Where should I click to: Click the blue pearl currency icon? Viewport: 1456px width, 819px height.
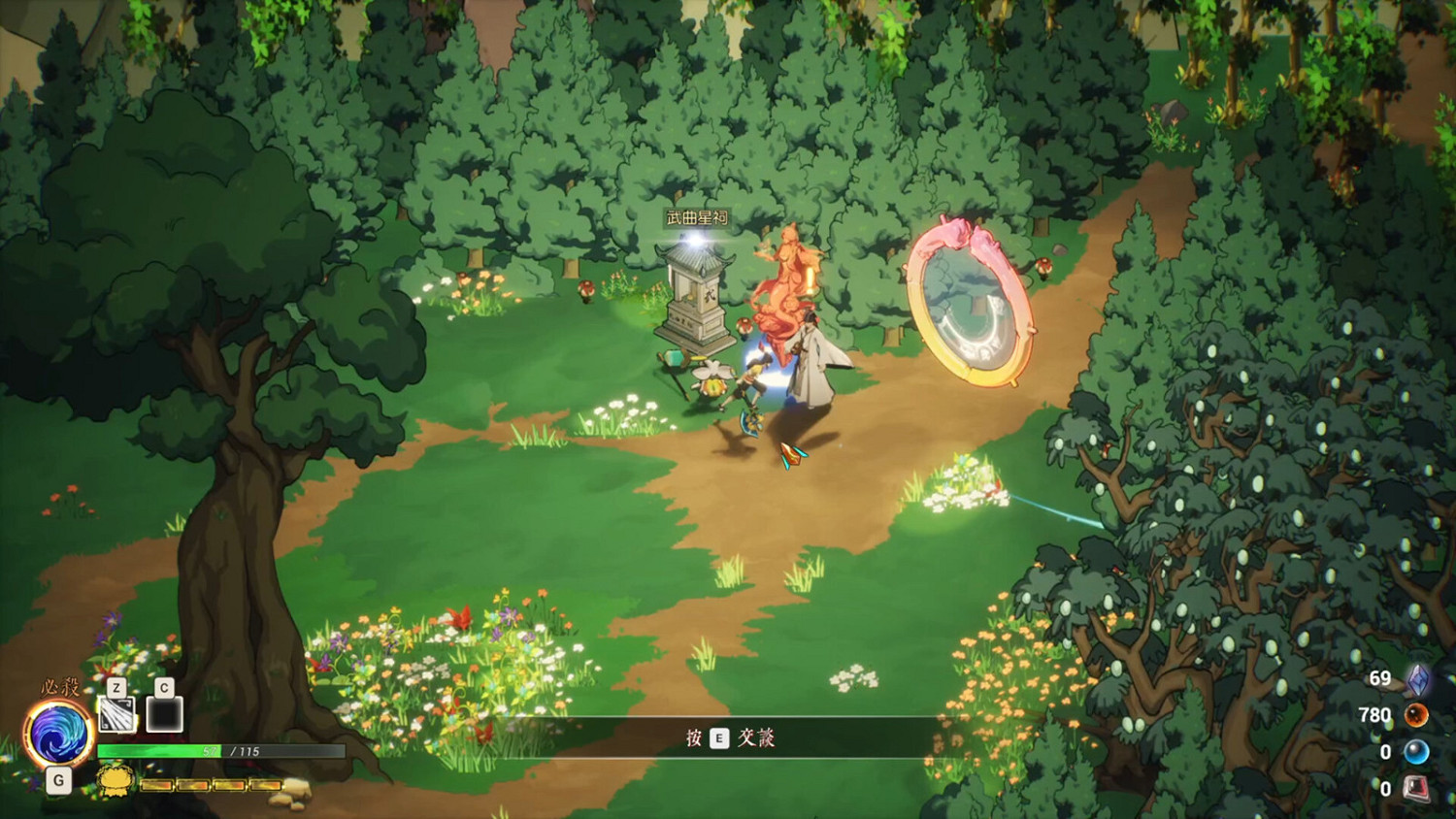click(1417, 750)
